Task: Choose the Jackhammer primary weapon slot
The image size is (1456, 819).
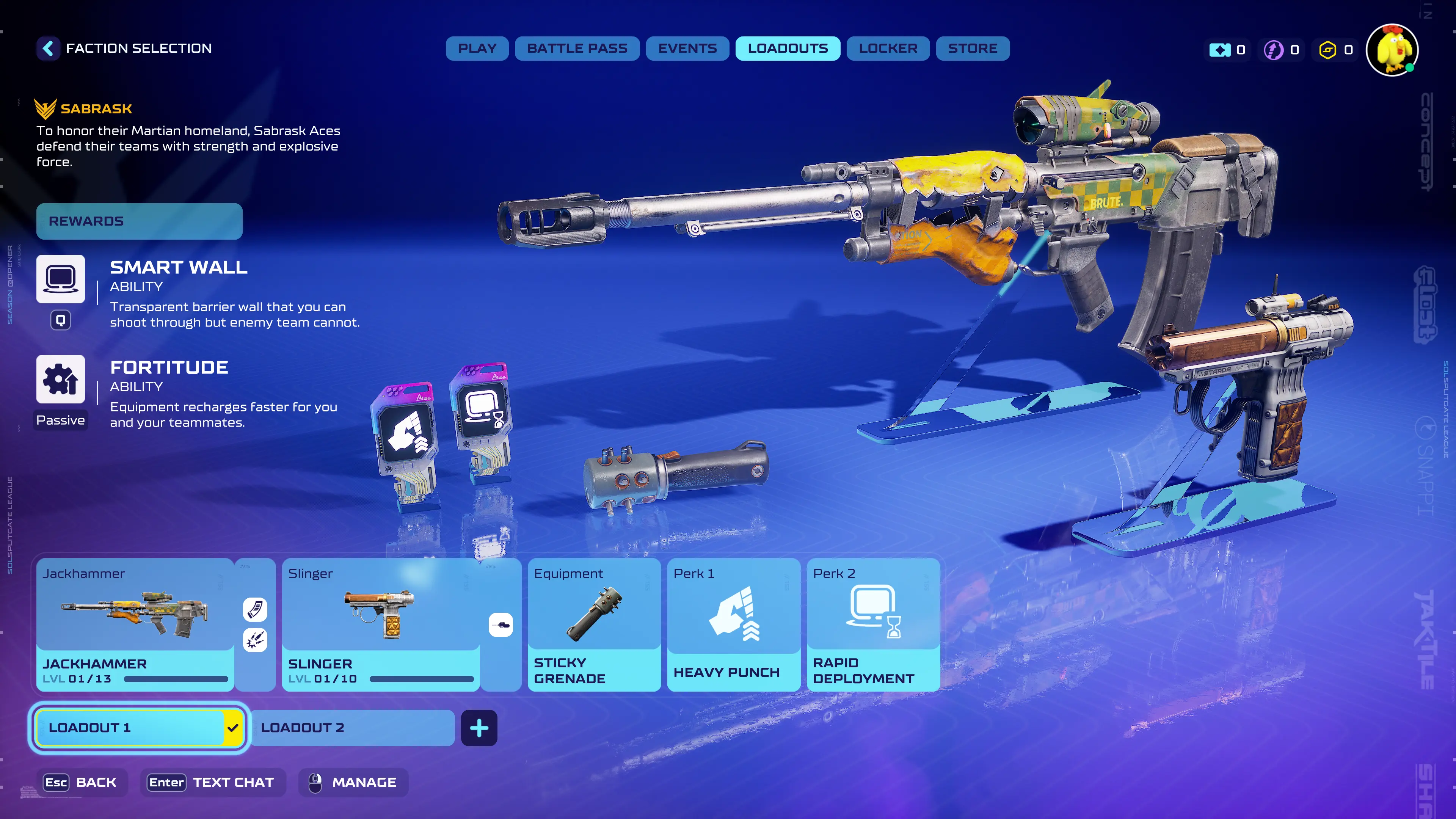Action: tap(135, 624)
